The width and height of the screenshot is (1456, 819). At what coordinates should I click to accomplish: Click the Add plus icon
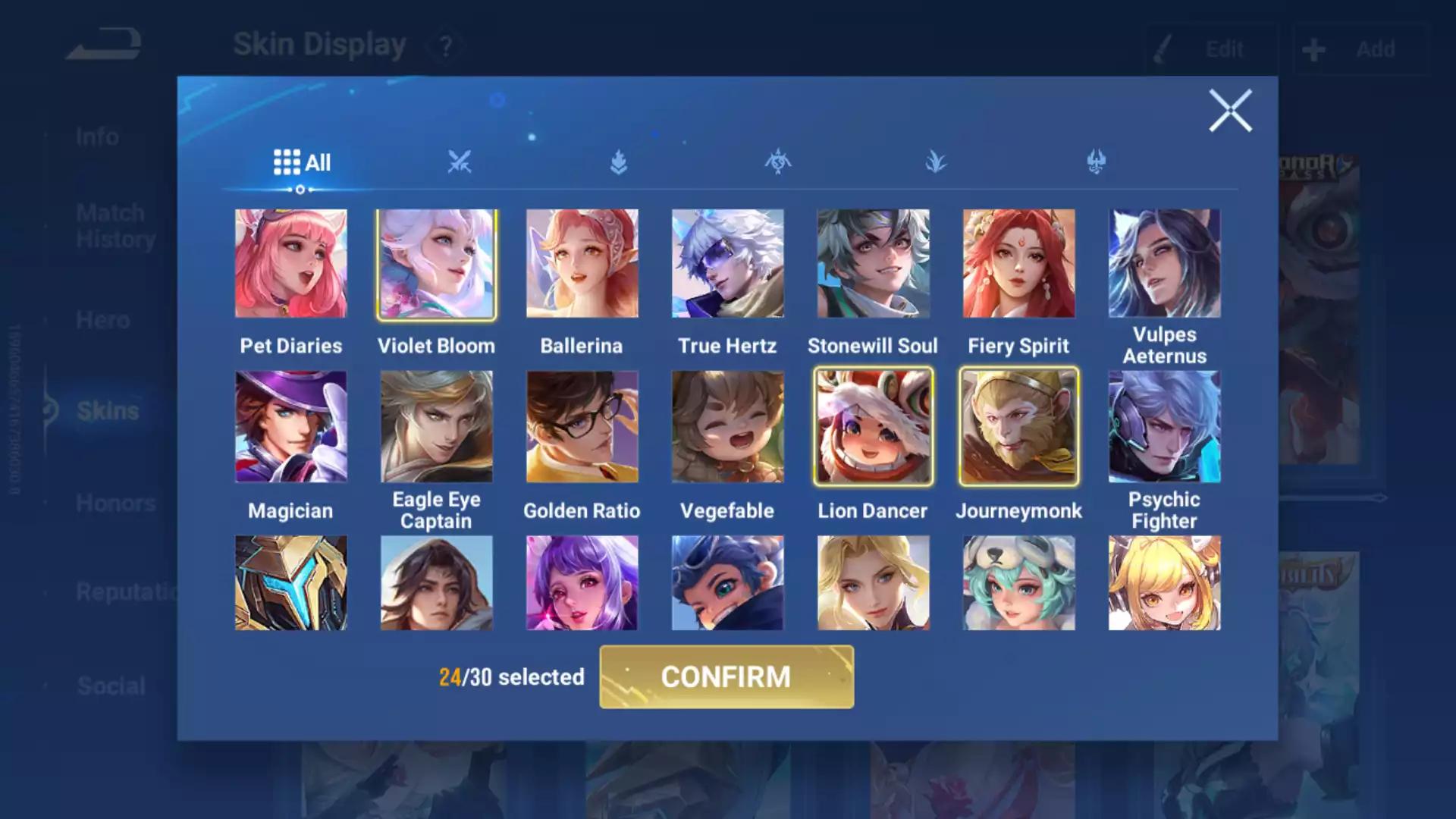(x=1313, y=49)
